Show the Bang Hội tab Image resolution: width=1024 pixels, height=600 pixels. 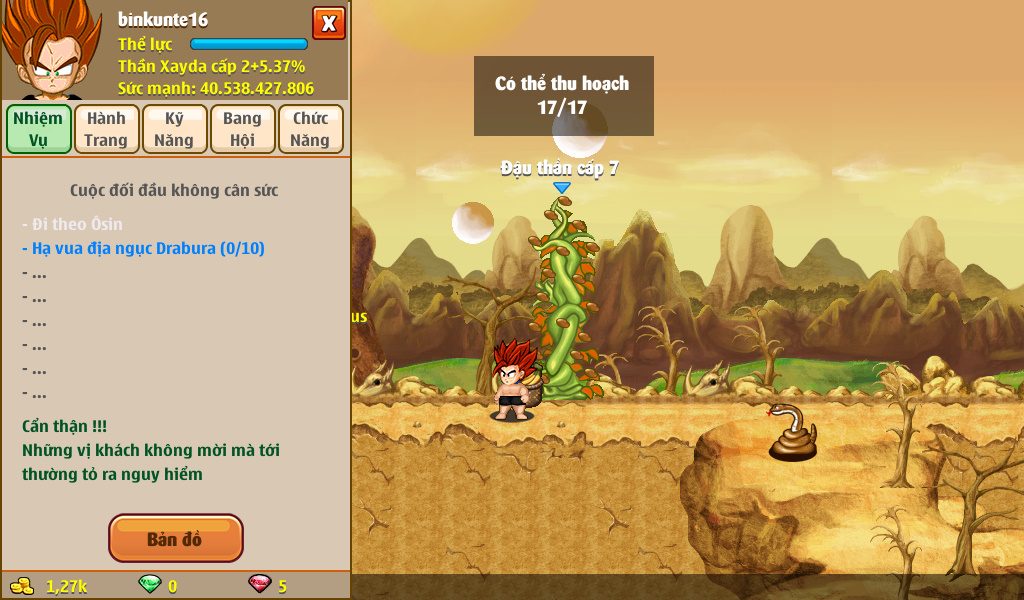coord(242,129)
